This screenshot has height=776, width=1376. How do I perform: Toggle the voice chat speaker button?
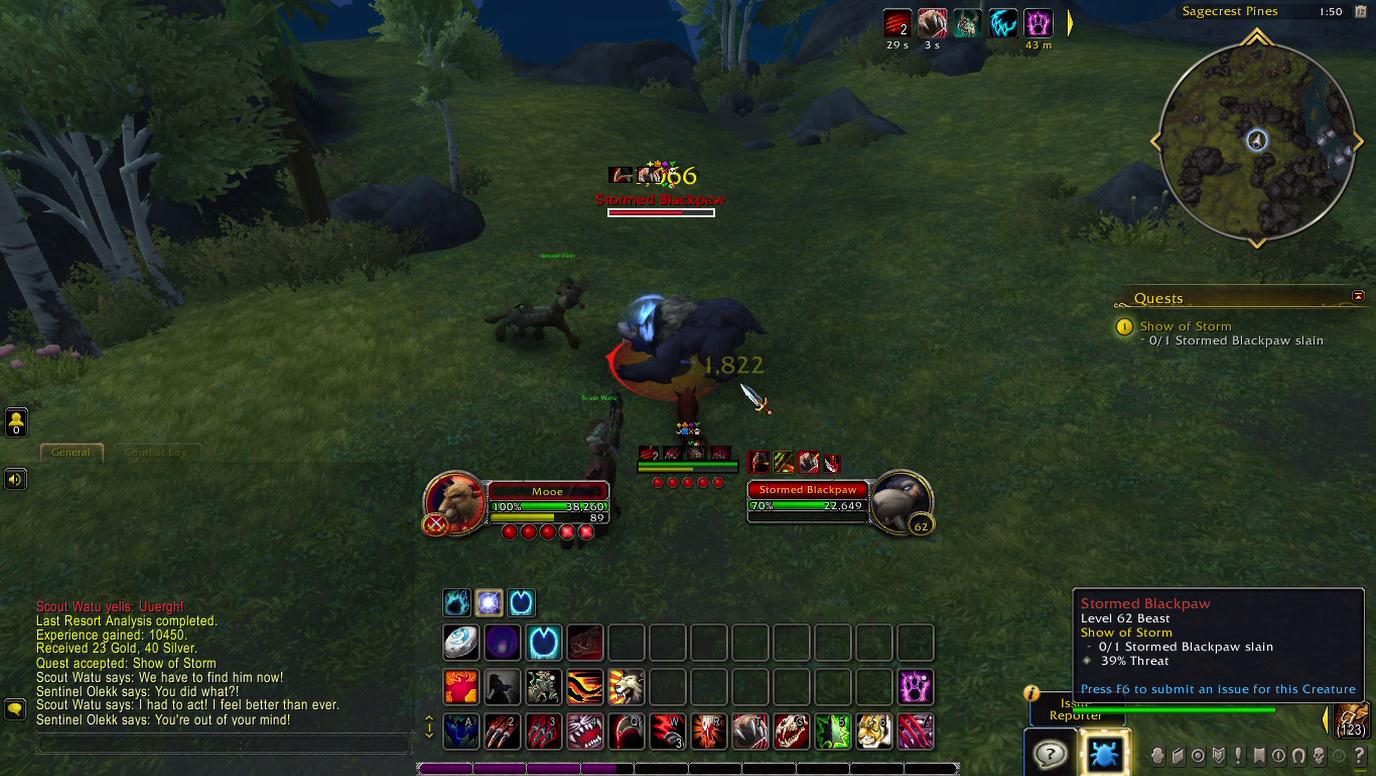tap(15, 479)
